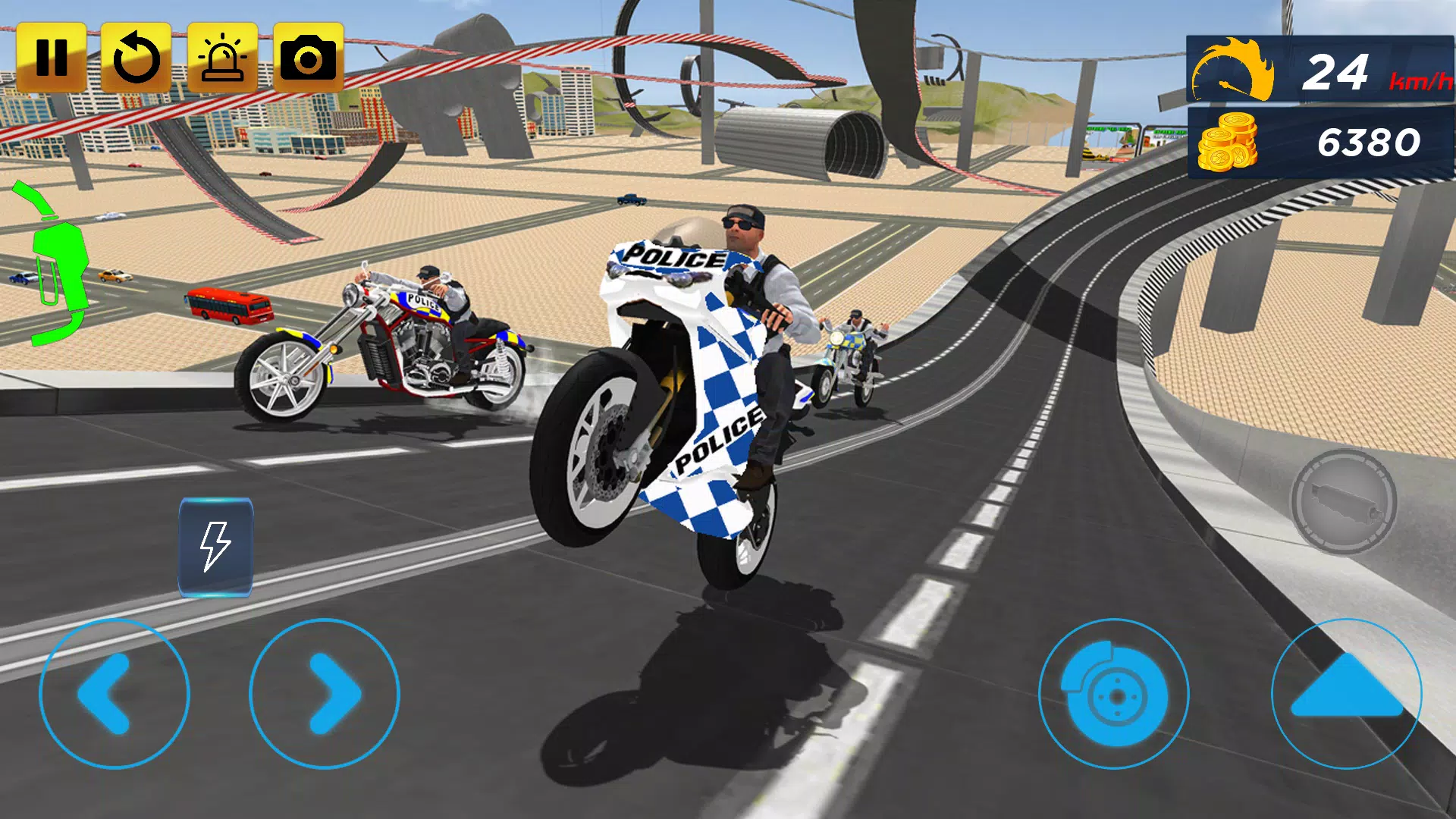Tap the circular-arrow restart button

coord(136,58)
